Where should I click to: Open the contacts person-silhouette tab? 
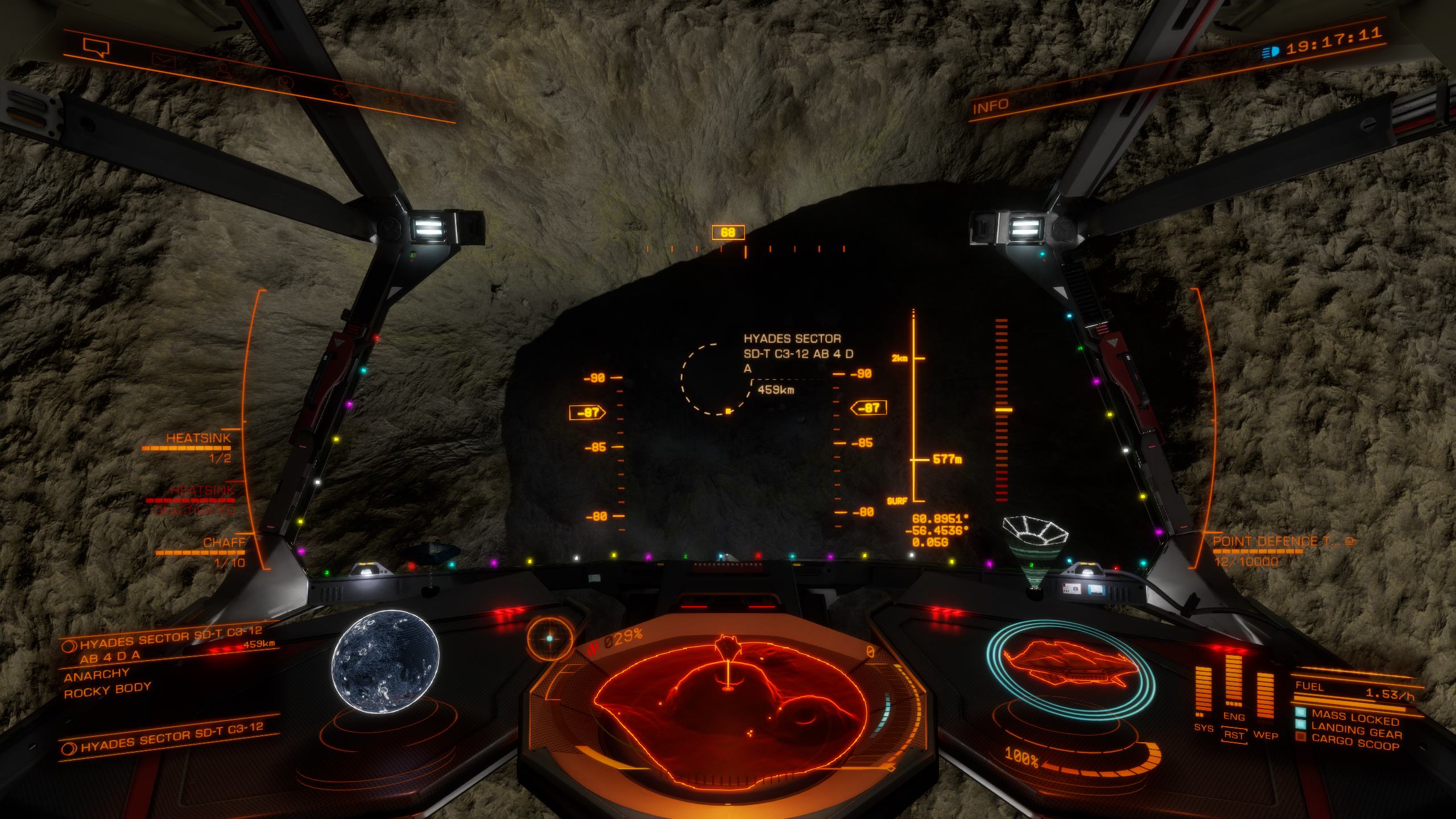(x=222, y=70)
